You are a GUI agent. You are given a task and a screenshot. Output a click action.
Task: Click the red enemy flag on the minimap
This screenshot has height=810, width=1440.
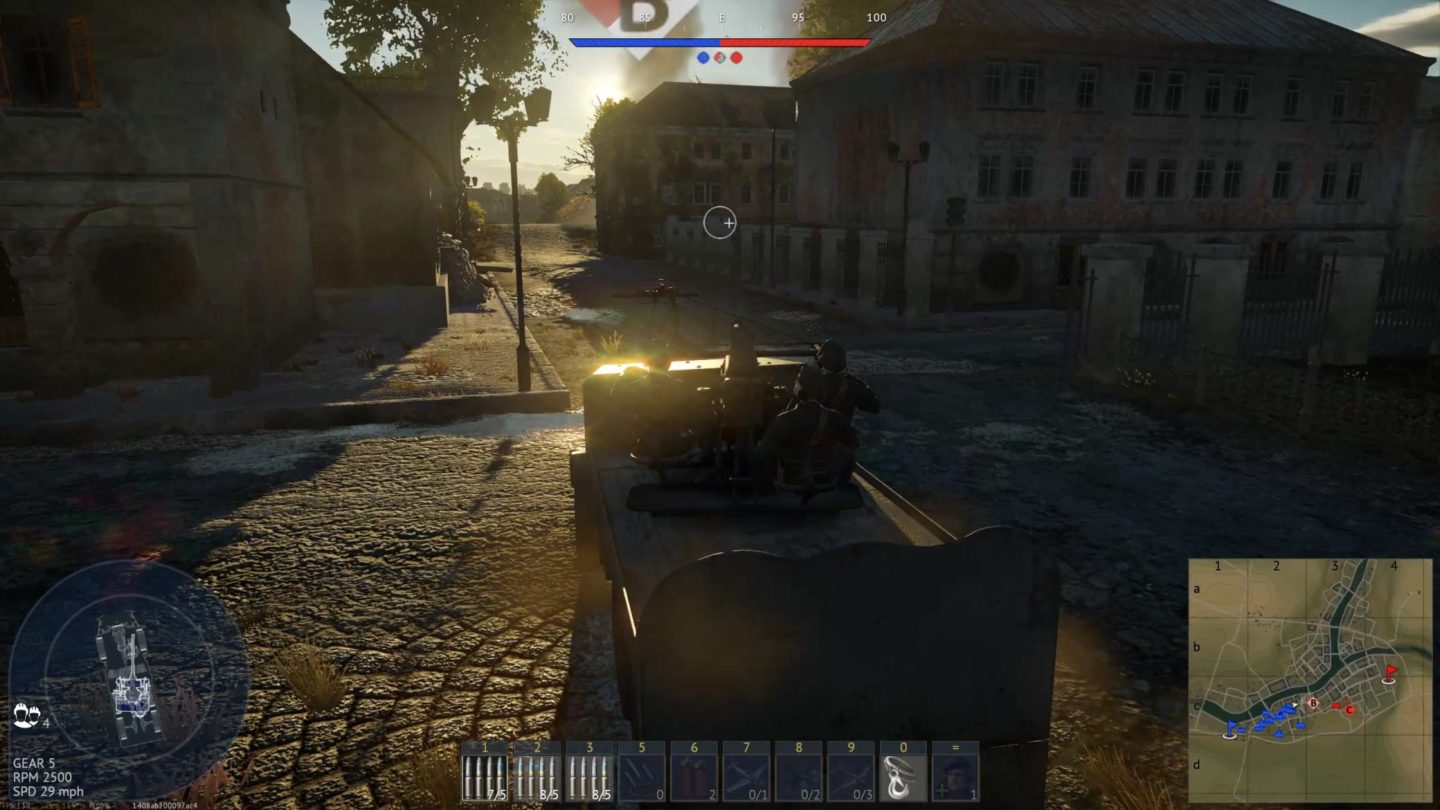click(1389, 672)
